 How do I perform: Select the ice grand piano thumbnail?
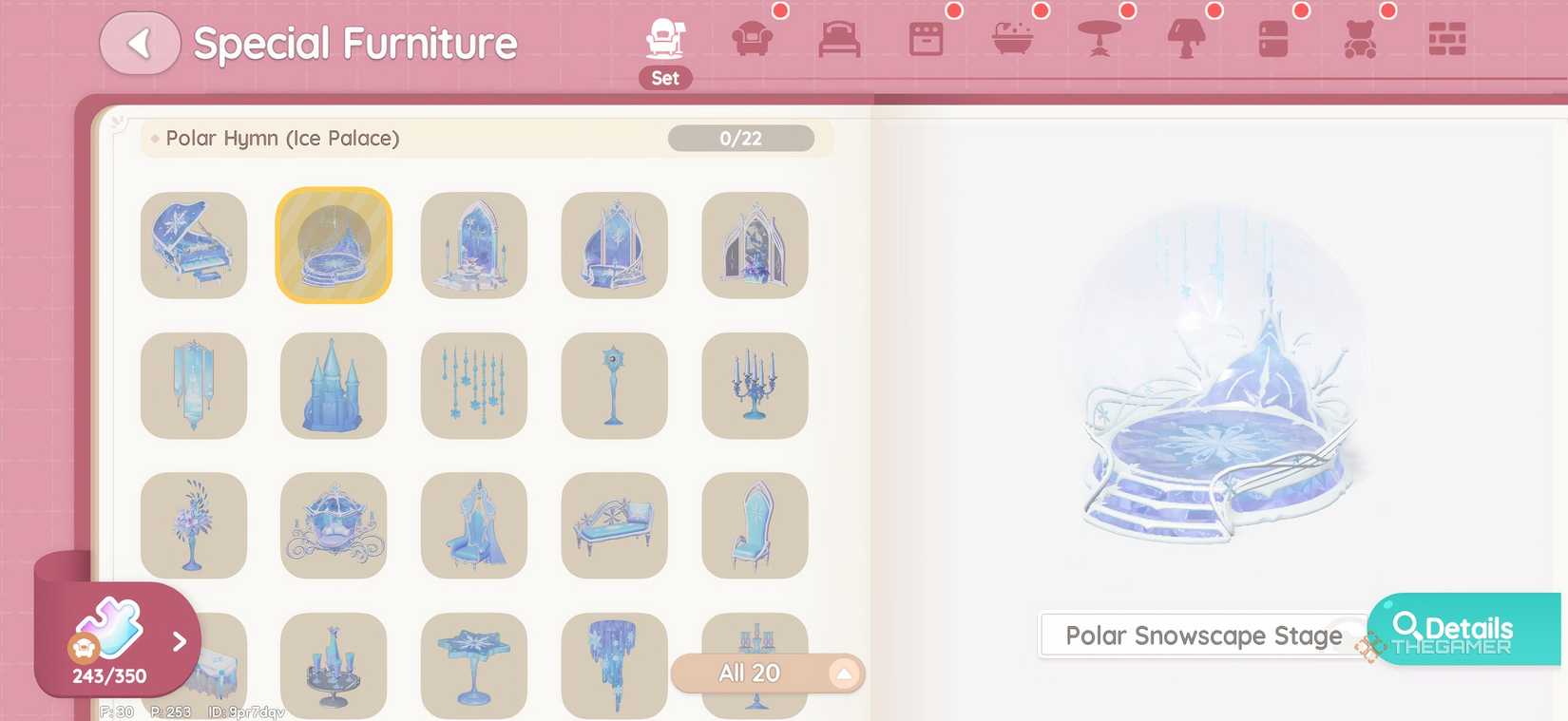[193, 245]
